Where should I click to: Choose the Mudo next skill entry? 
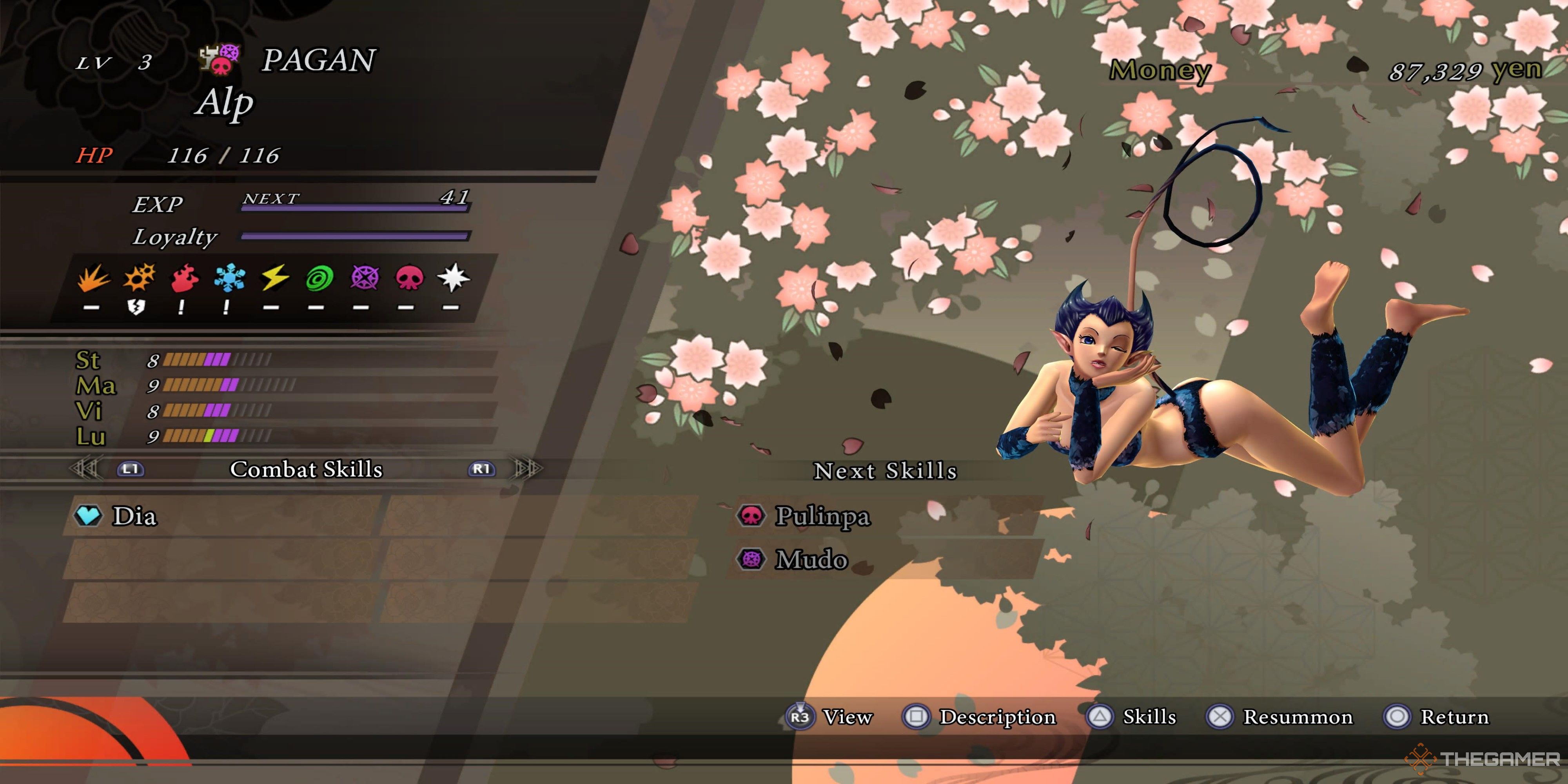coord(811,559)
